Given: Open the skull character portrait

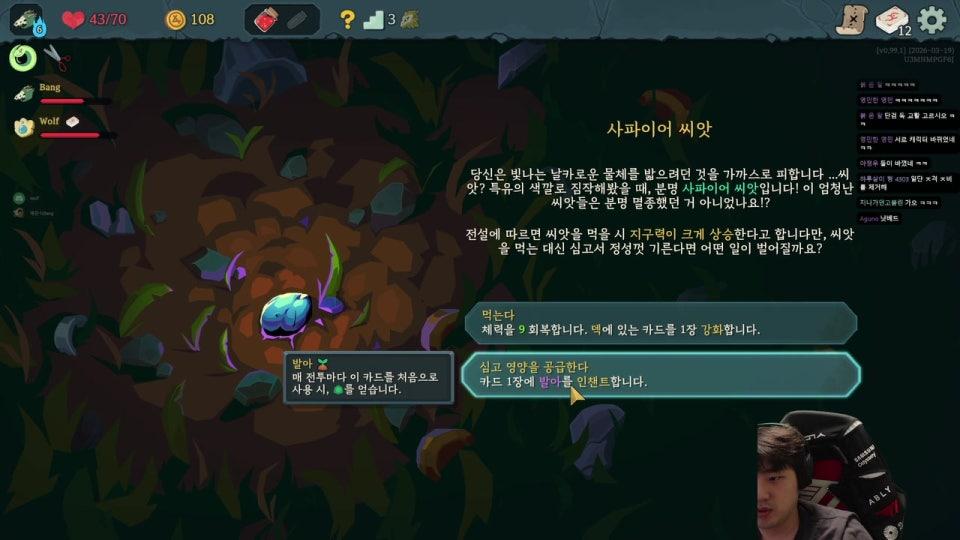Looking at the screenshot, I should click(25, 19).
